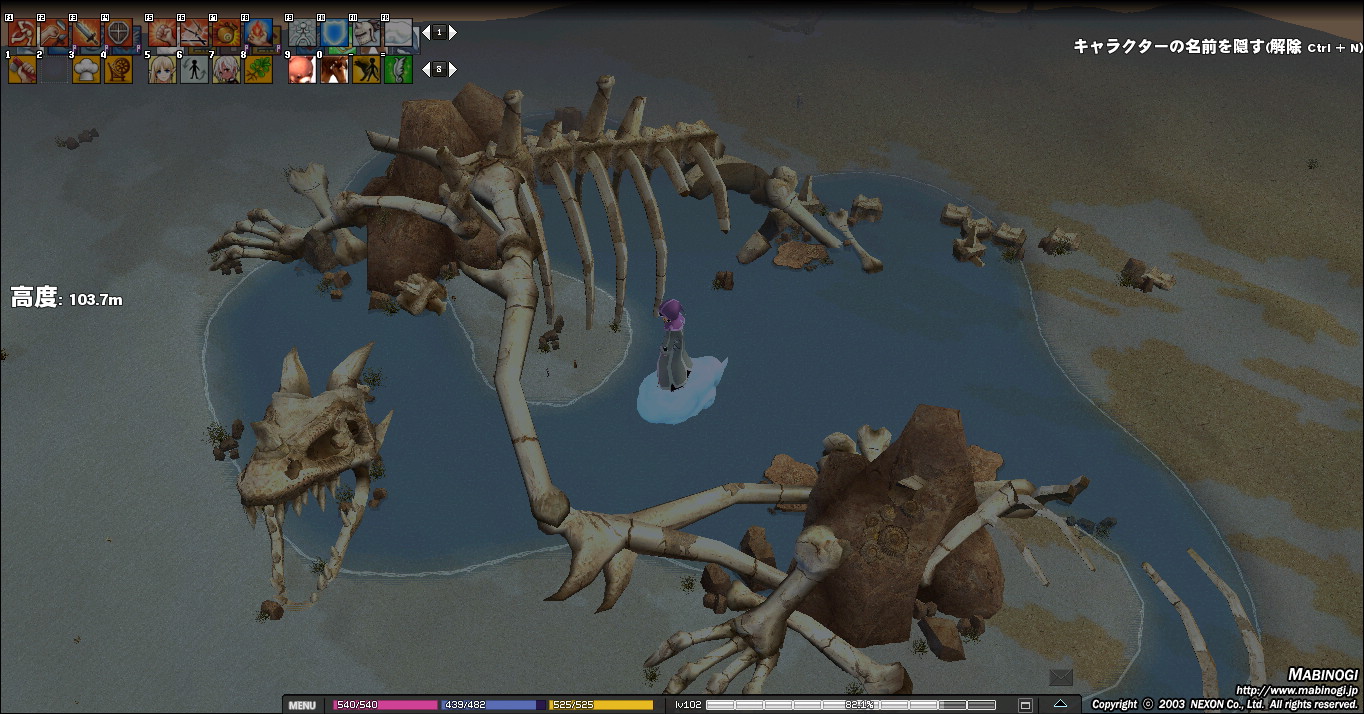Use the green herb leaf skill
This screenshot has height=714, width=1364.
point(258,69)
